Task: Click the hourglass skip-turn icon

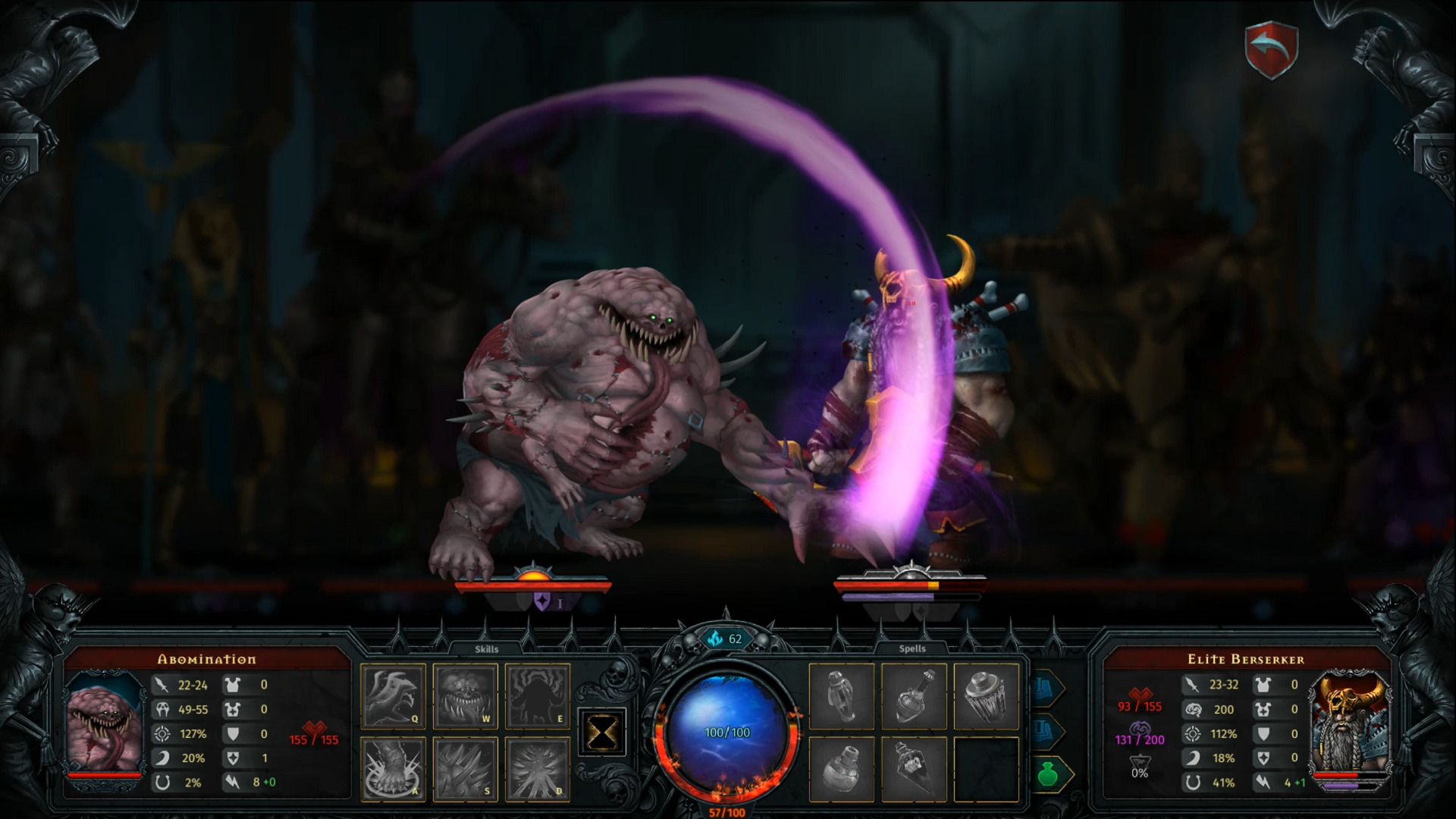Action: coord(601,730)
